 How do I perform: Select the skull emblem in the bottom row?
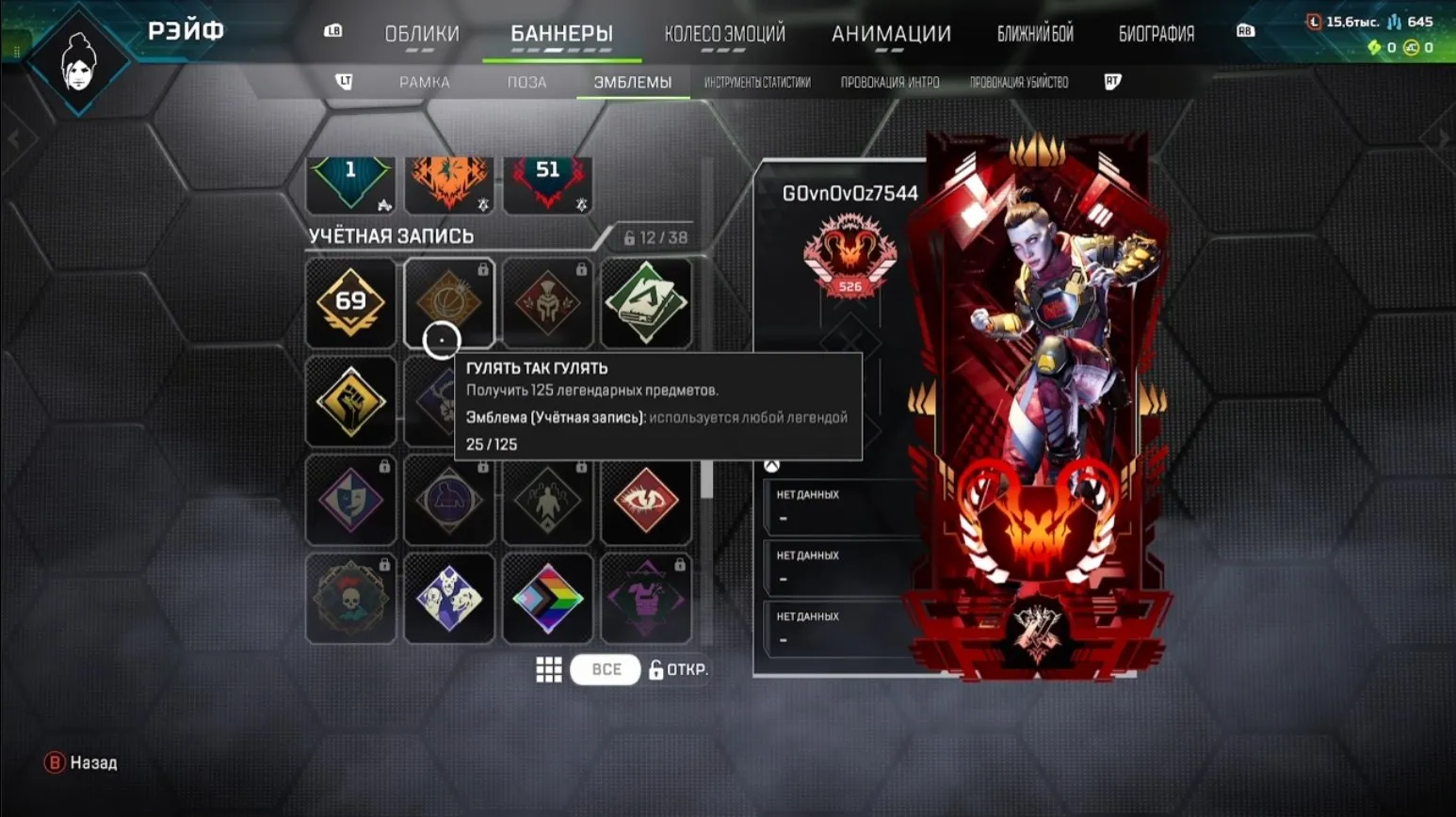pyautogui.click(x=350, y=599)
